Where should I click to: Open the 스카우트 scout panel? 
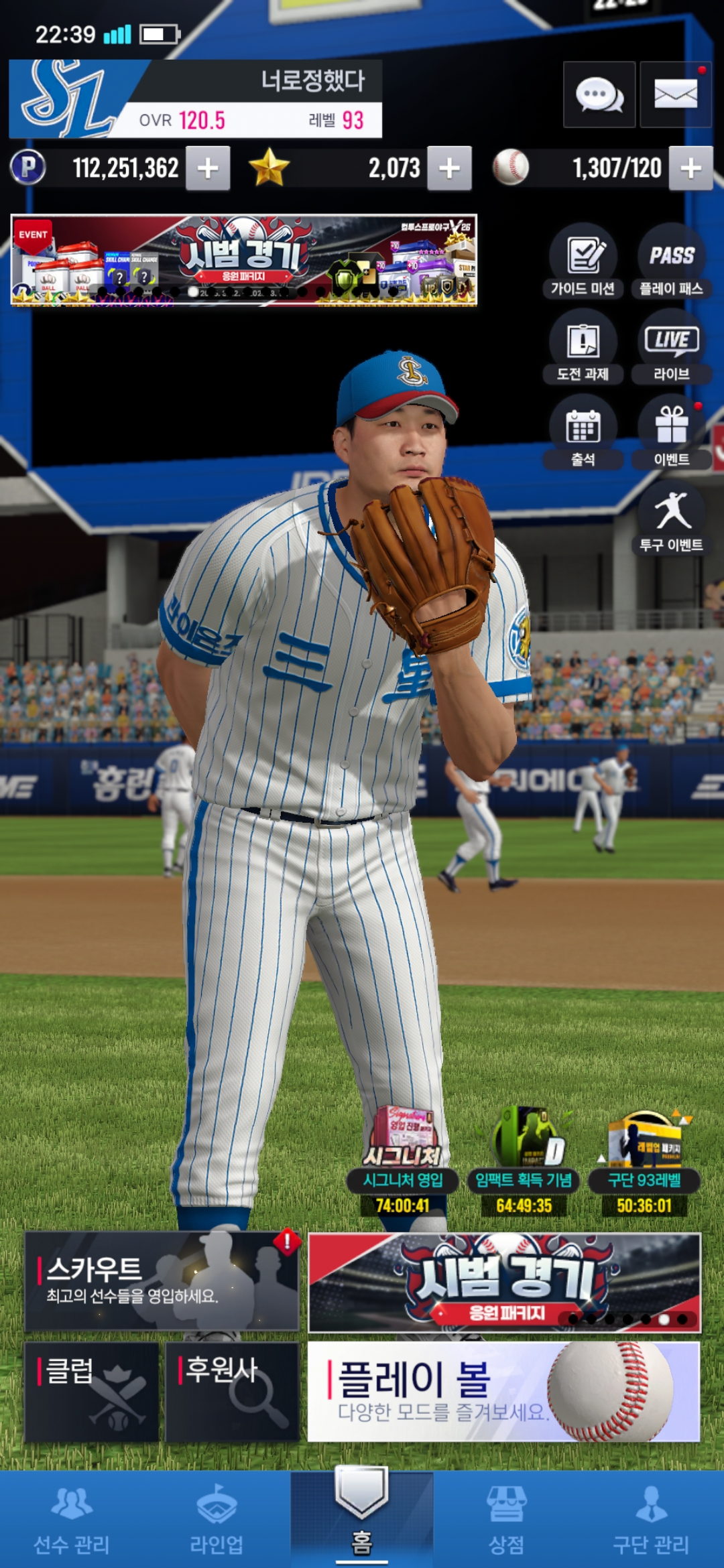162,1281
